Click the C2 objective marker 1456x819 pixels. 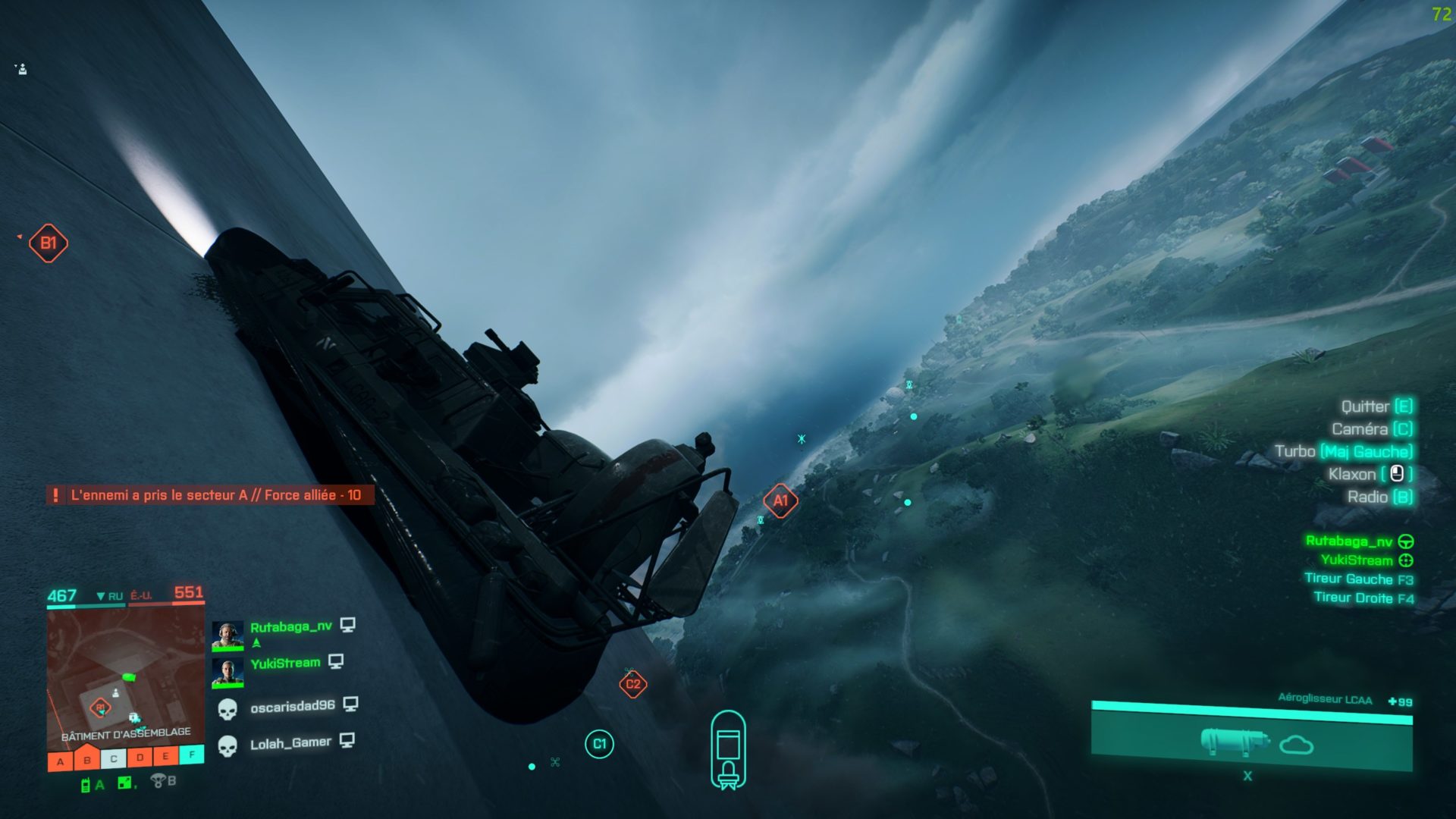coord(632,684)
